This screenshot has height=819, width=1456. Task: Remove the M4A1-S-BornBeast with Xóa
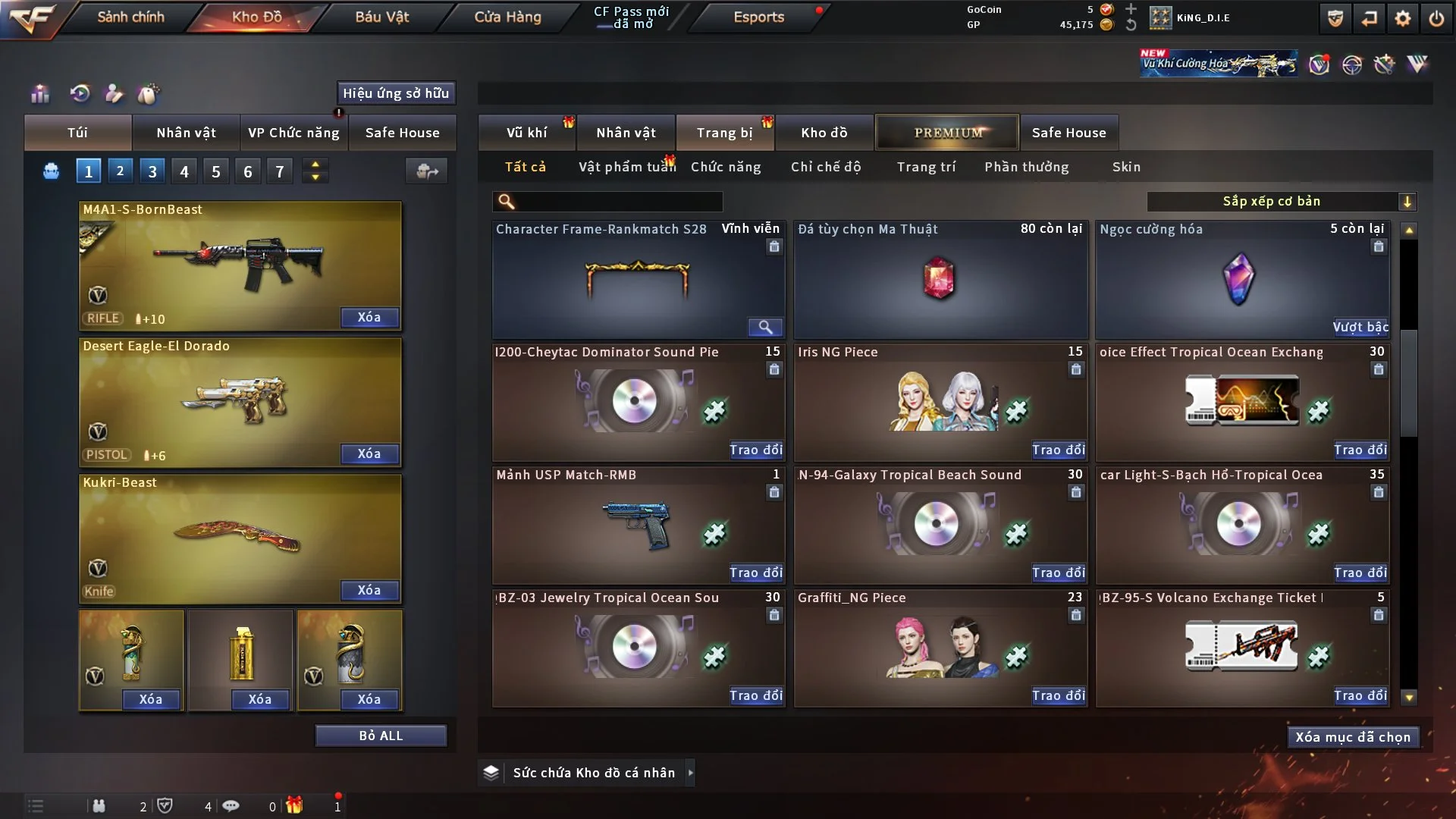tap(369, 317)
